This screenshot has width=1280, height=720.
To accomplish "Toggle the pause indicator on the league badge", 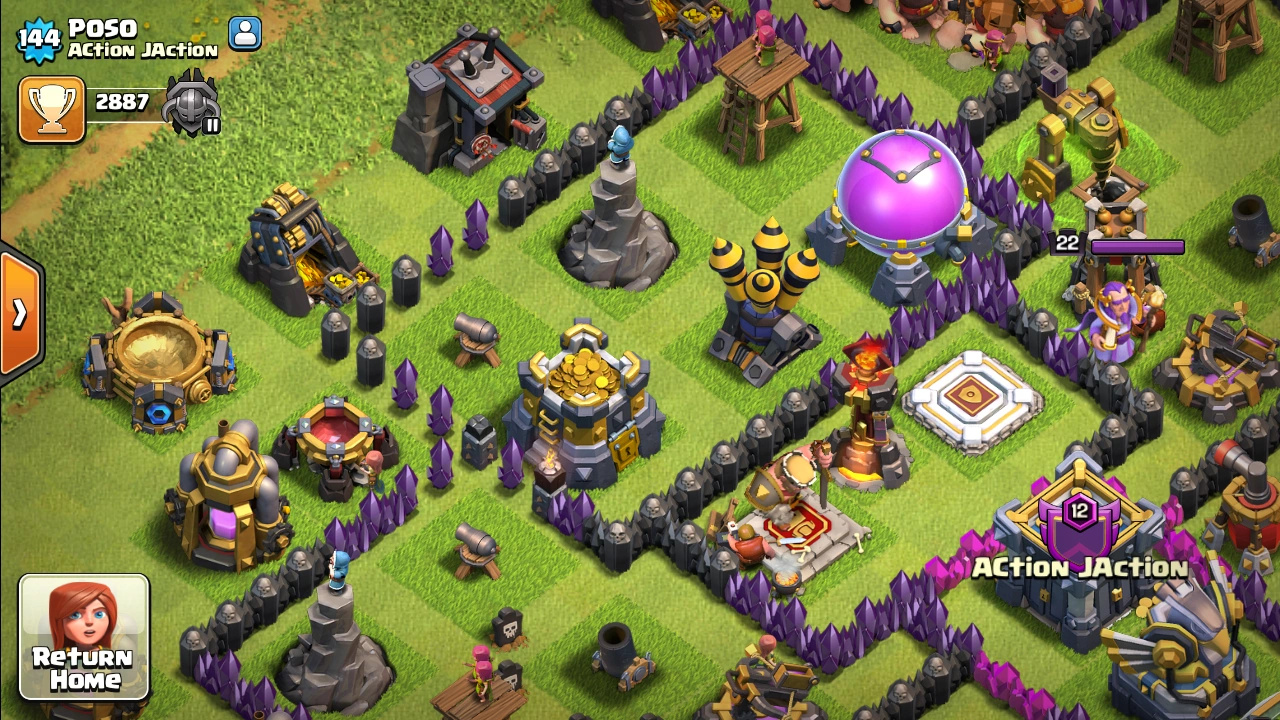I will click(x=213, y=128).
